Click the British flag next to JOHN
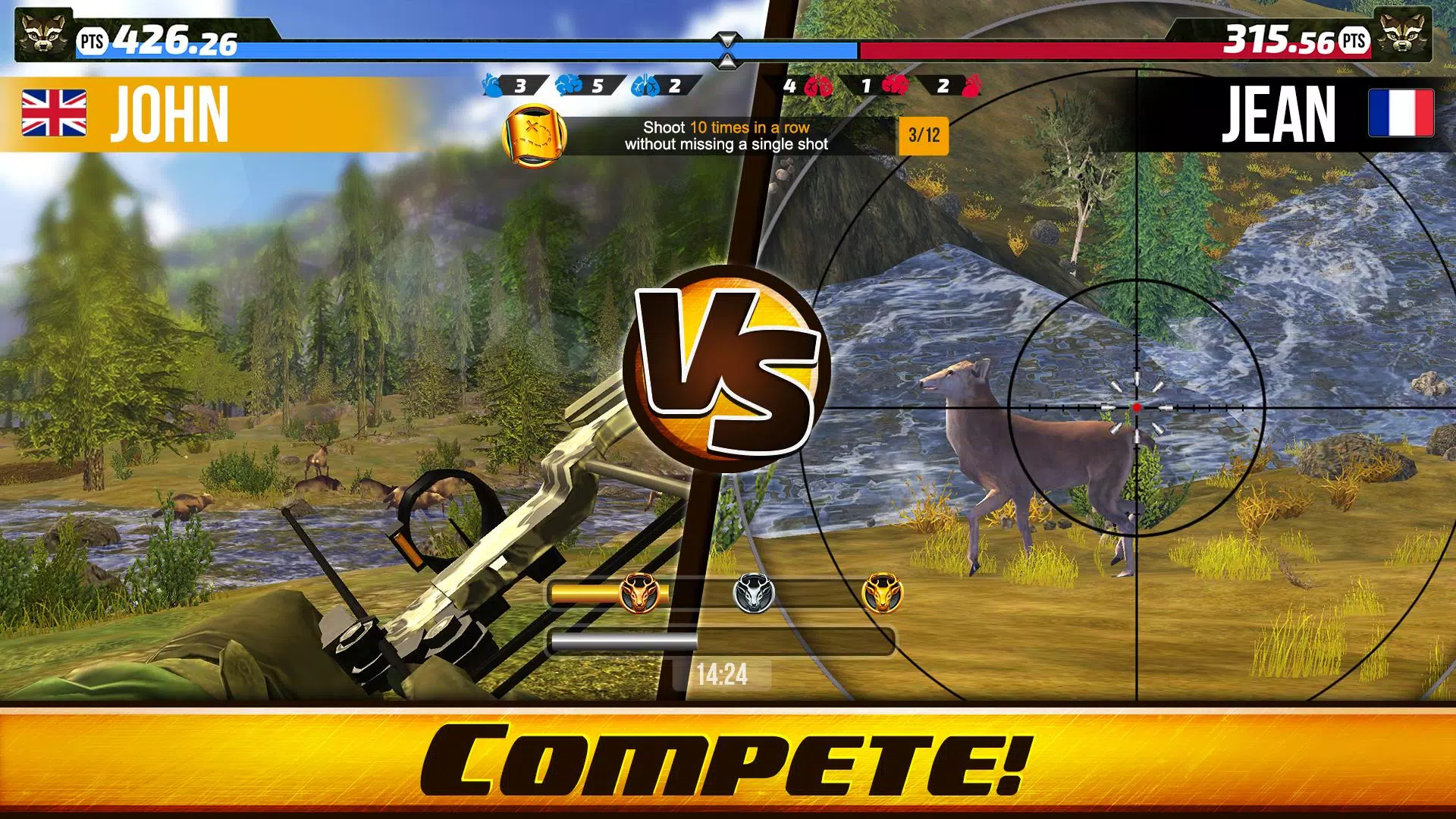This screenshot has height=819, width=1456. point(53,114)
